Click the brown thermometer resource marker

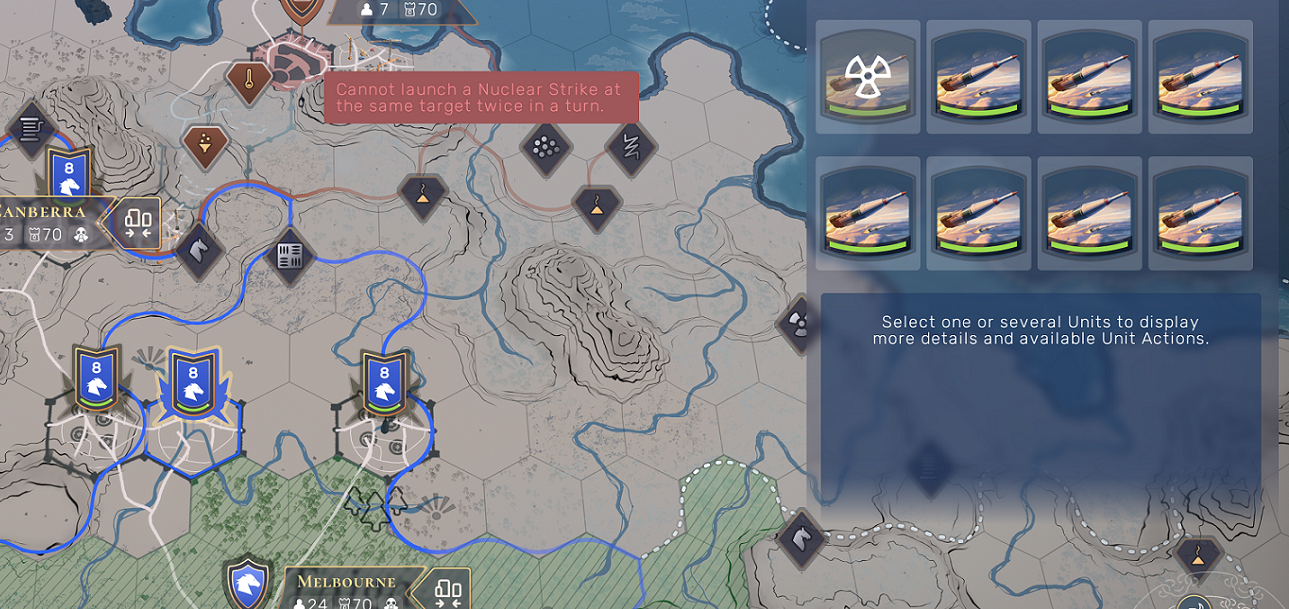pos(247,78)
